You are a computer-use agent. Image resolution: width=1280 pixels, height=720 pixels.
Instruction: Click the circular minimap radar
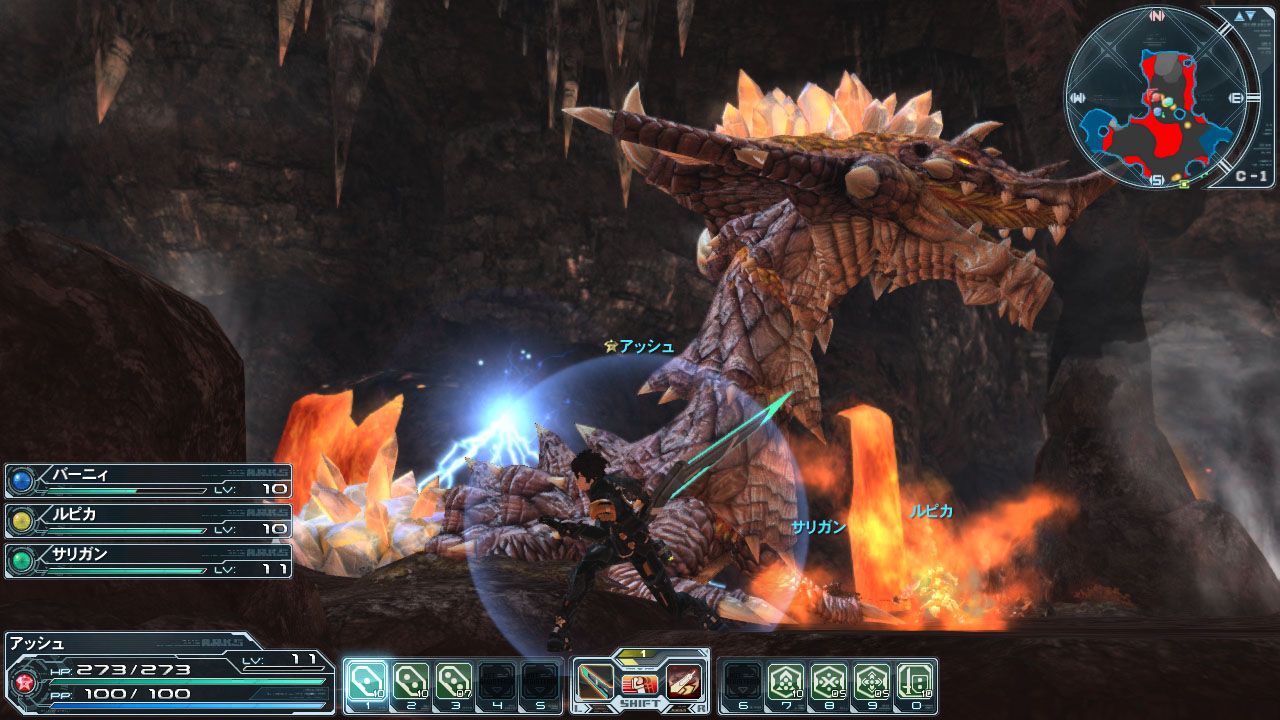coord(1157,97)
